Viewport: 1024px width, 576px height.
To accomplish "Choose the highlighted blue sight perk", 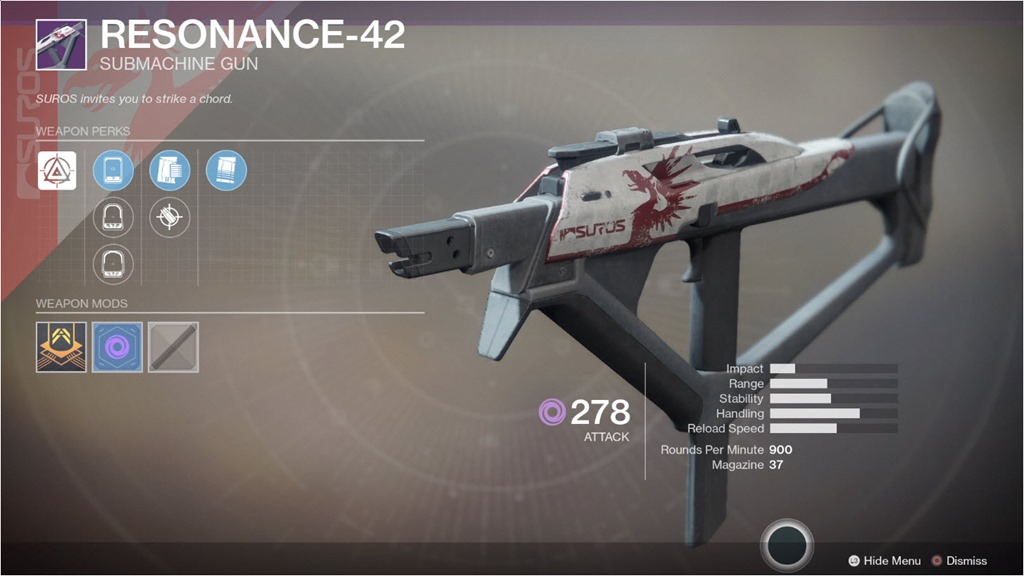I will click(113, 171).
